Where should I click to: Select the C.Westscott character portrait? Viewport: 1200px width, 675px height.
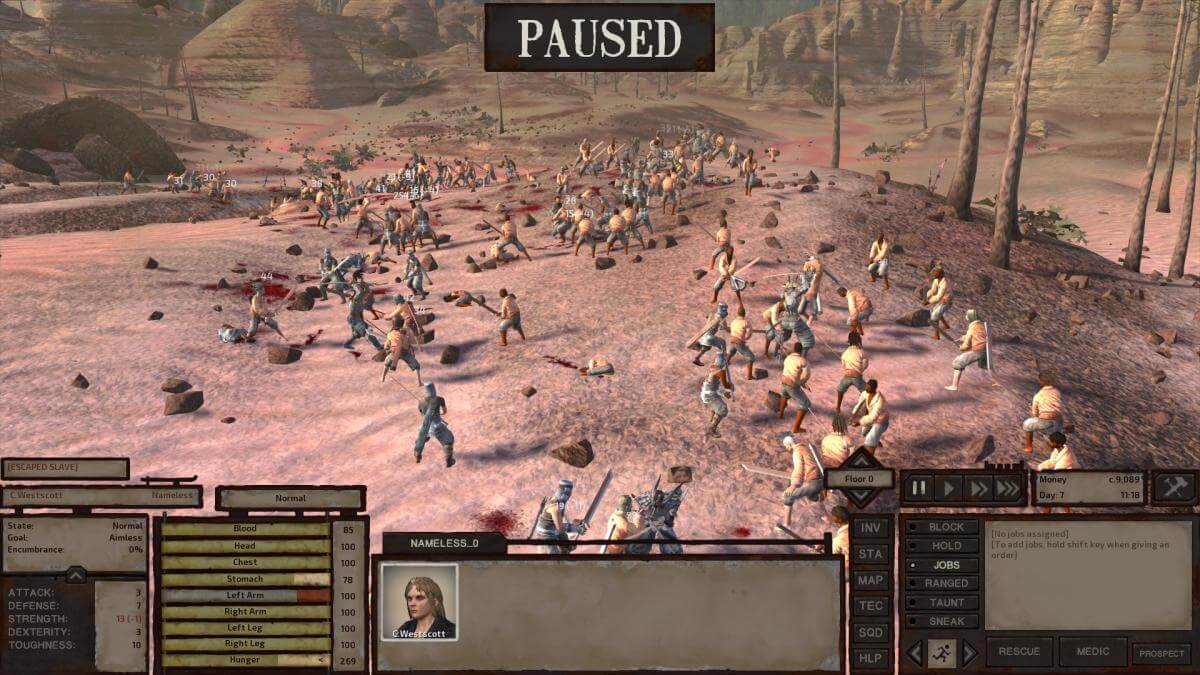(419, 602)
